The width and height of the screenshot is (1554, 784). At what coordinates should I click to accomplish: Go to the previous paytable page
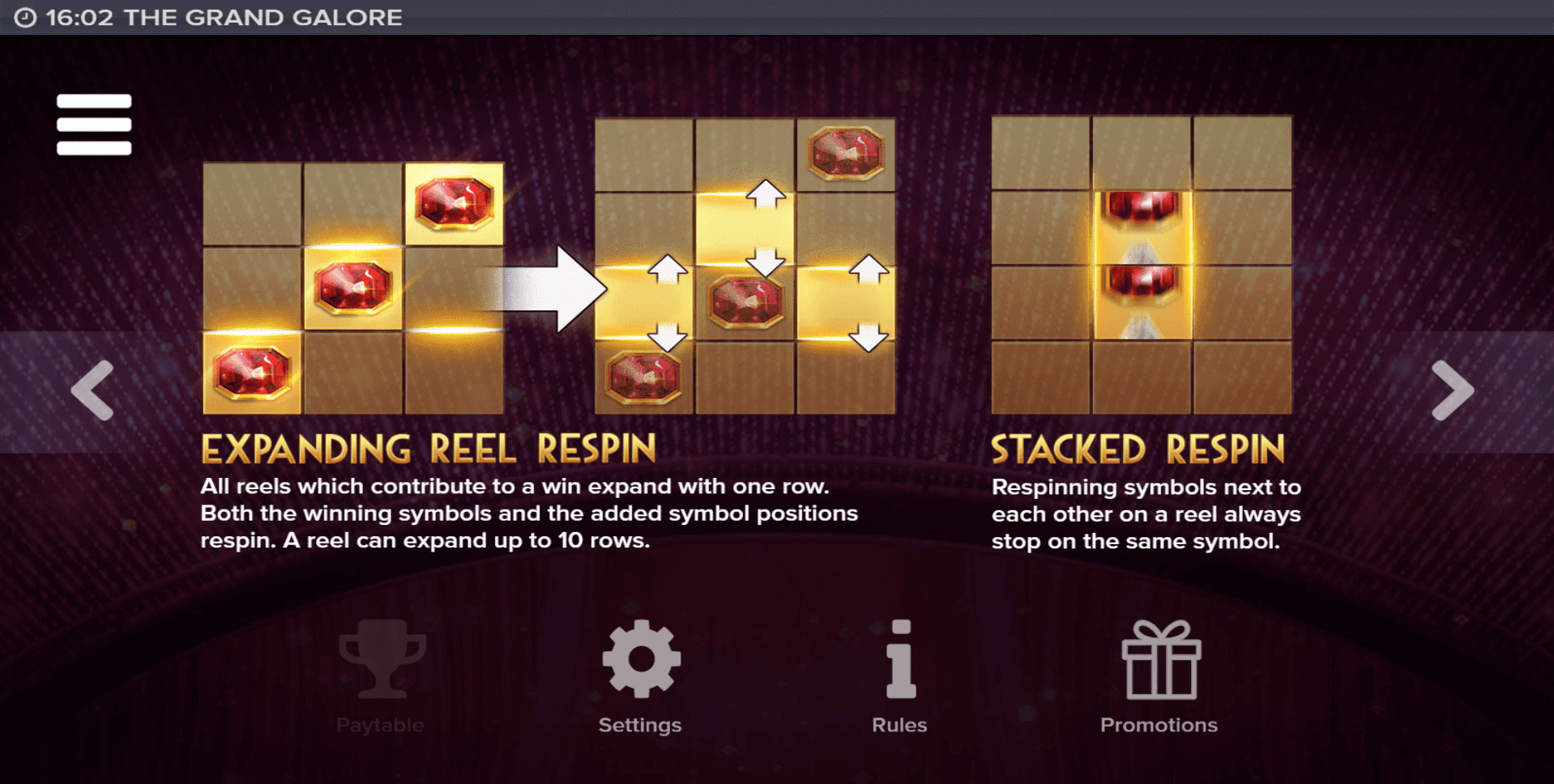tap(92, 390)
